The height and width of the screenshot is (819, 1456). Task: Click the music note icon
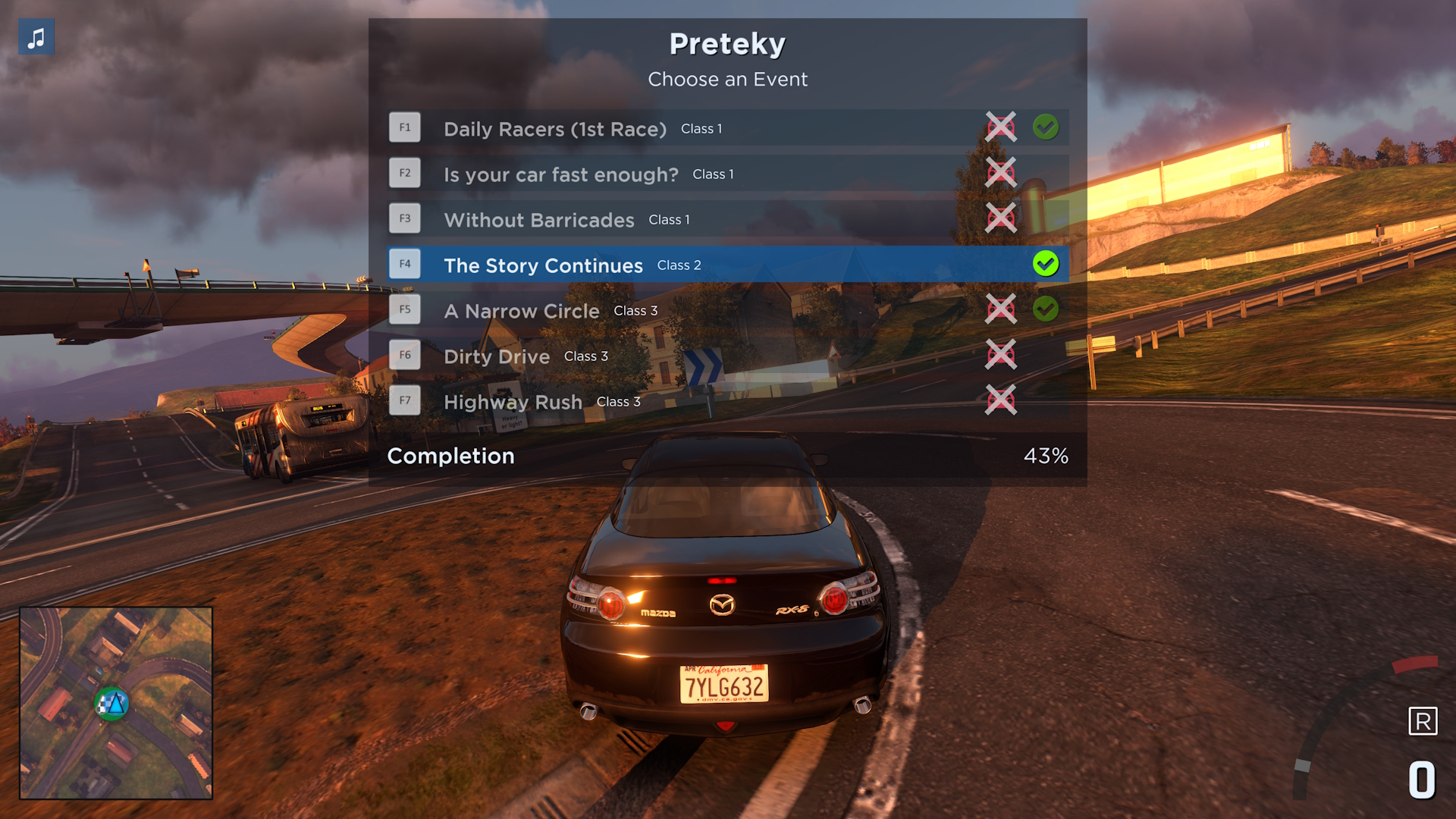click(x=36, y=37)
